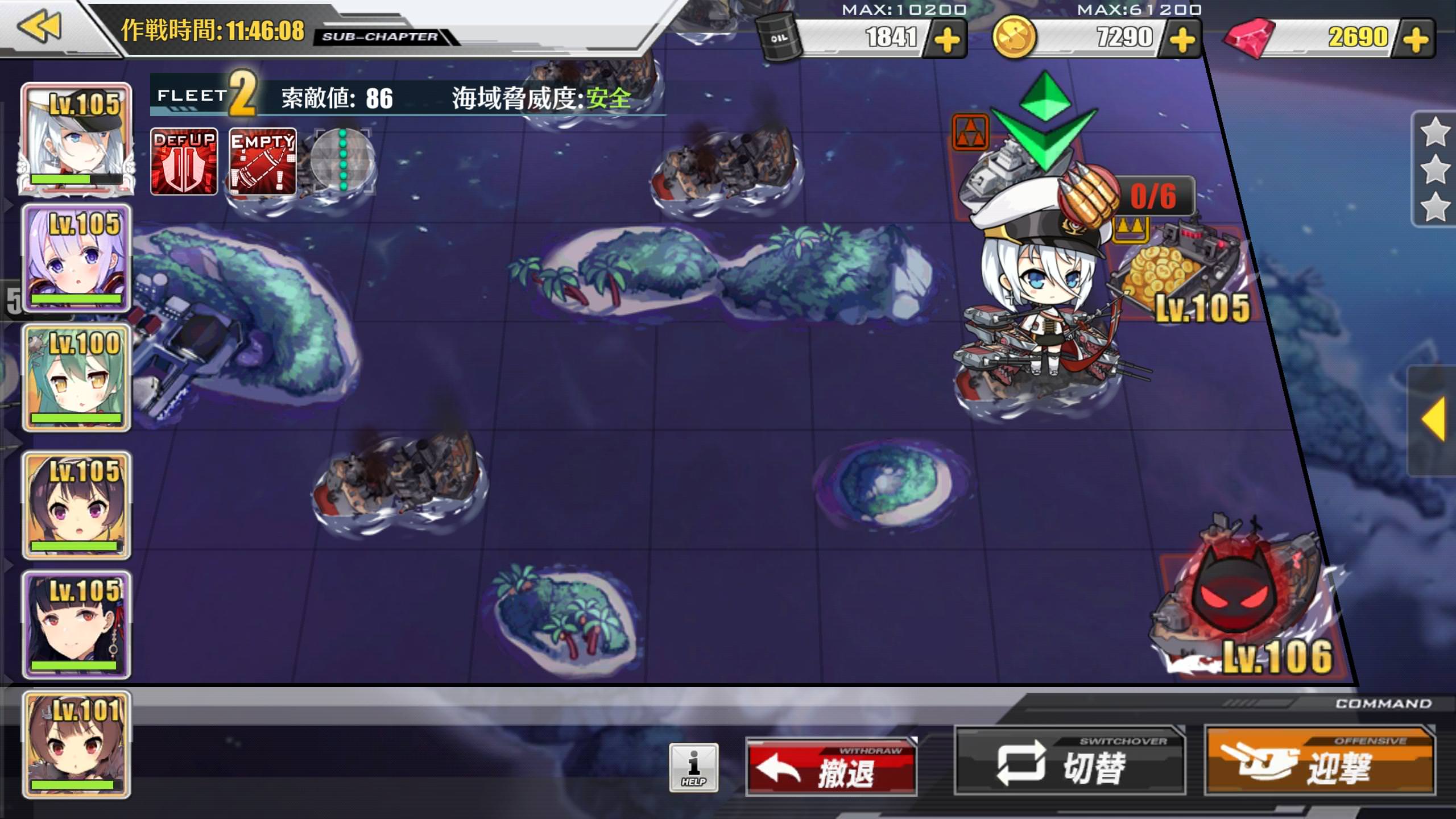This screenshot has width=1456, height=819.
Task: Select the DEF UP buff icon
Action: [184, 162]
